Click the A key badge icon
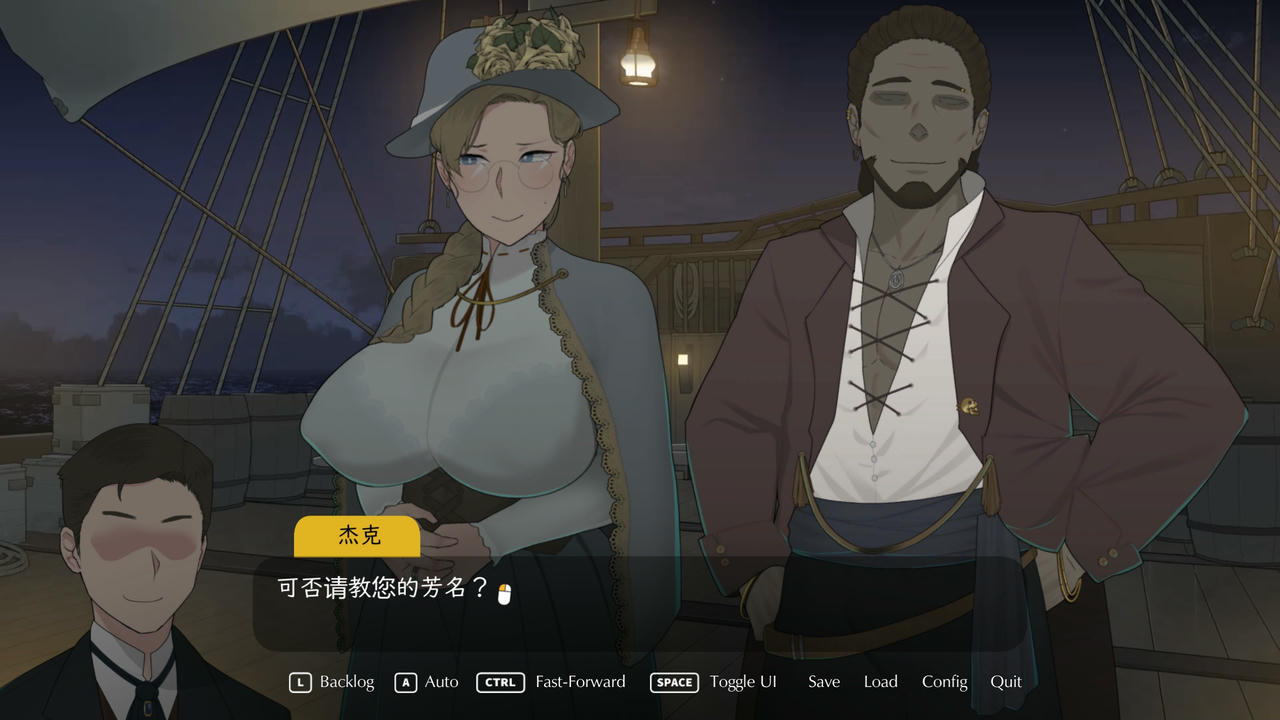The height and width of the screenshot is (720, 1280). click(x=405, y=682)
